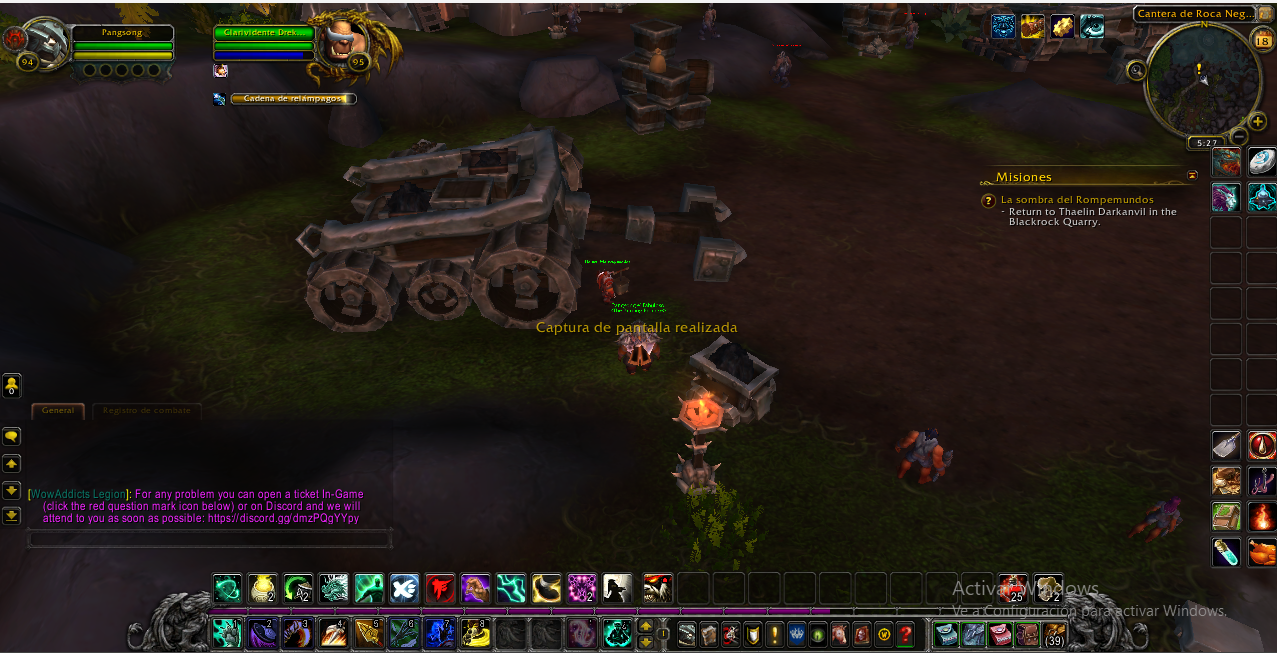Jump chat to bottom with the arrow button
The height and width of the screenshot is (653, 1277).
[x=12, y=516]
